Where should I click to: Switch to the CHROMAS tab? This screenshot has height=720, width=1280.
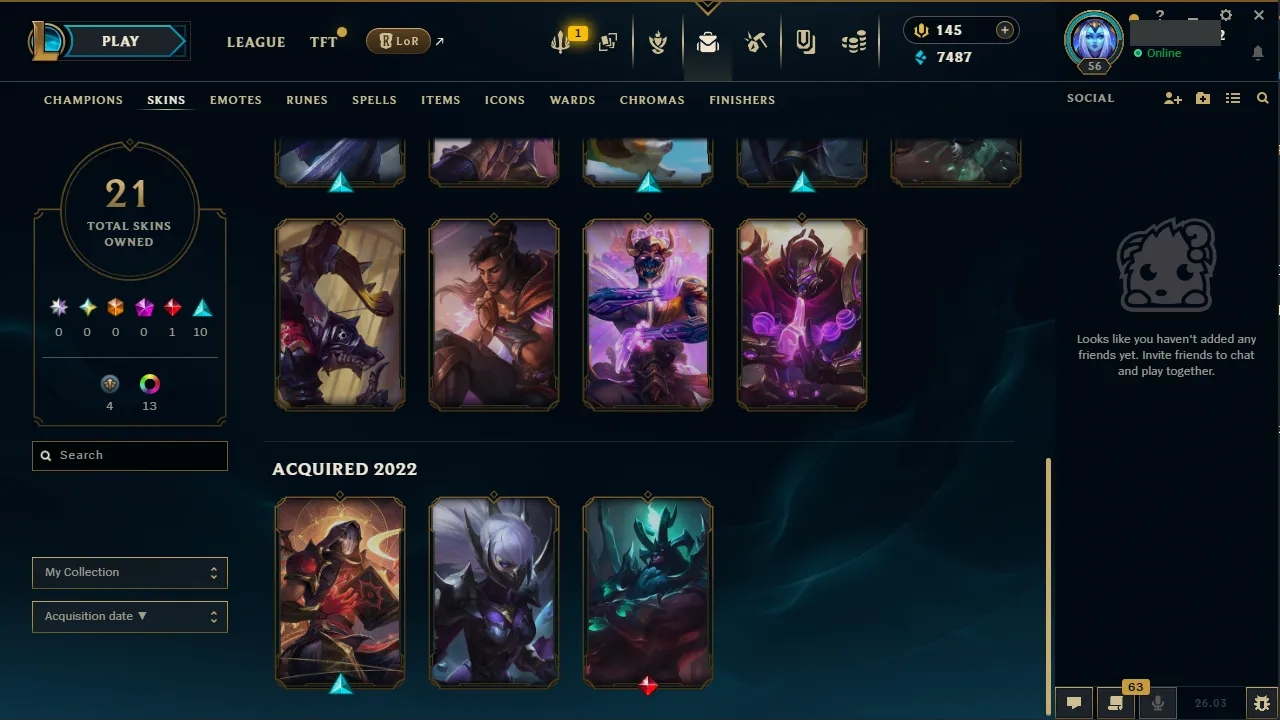click(x=652, y=100)
